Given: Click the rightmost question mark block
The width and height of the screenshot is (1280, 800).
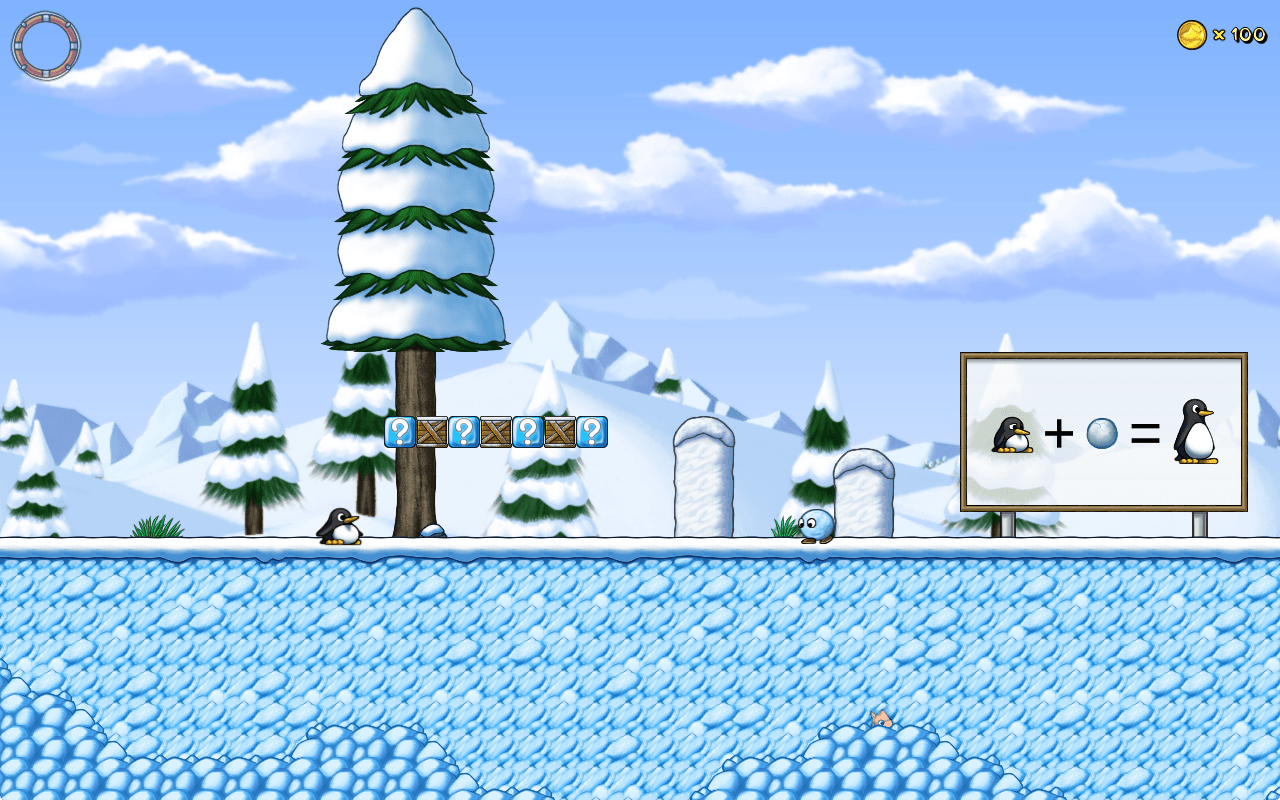Looking at the screenshot, I should (x=592, y=432).
